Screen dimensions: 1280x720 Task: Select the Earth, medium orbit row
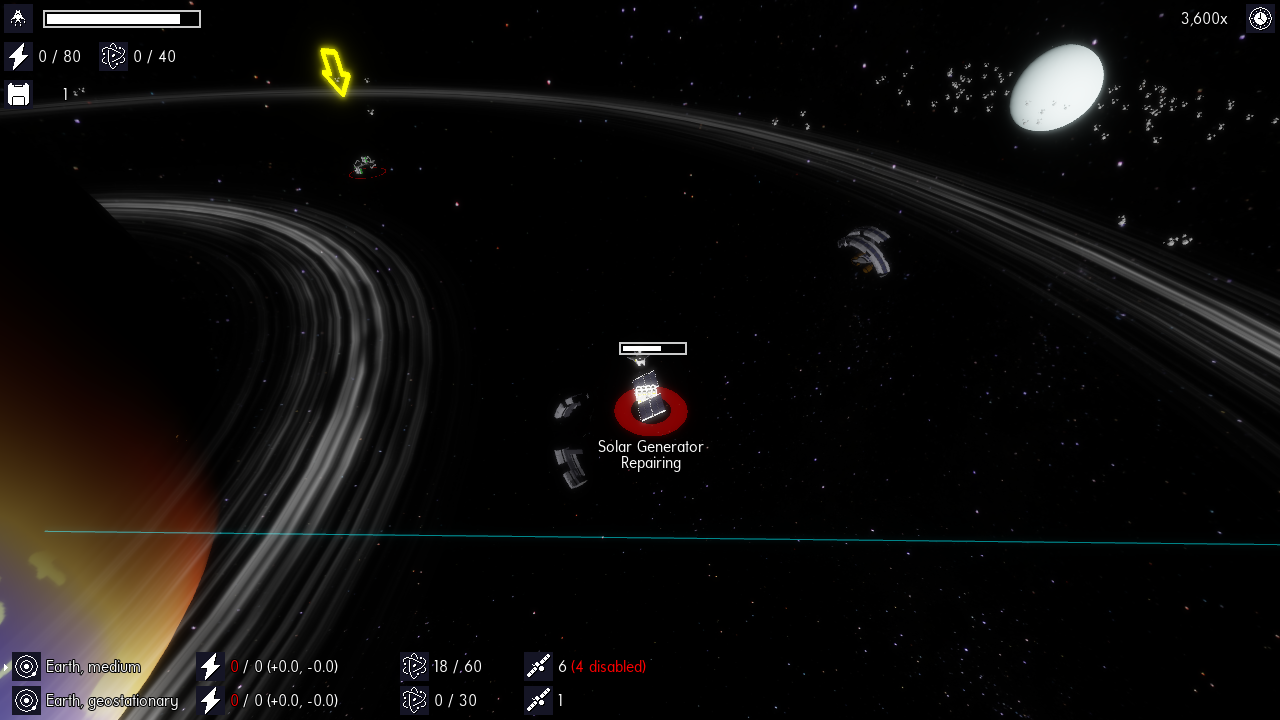(92, 667)
